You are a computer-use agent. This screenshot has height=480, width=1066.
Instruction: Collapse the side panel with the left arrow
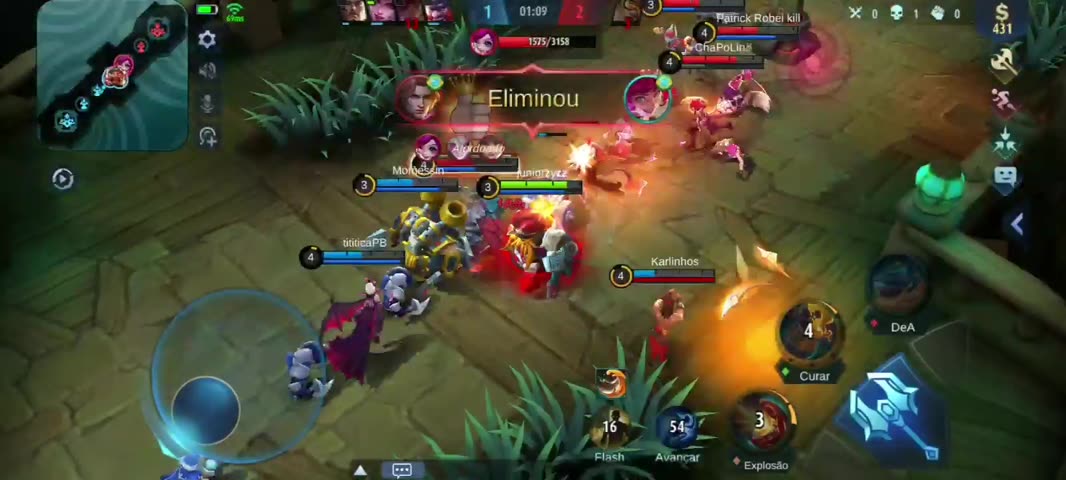[x=1017, y=225]
